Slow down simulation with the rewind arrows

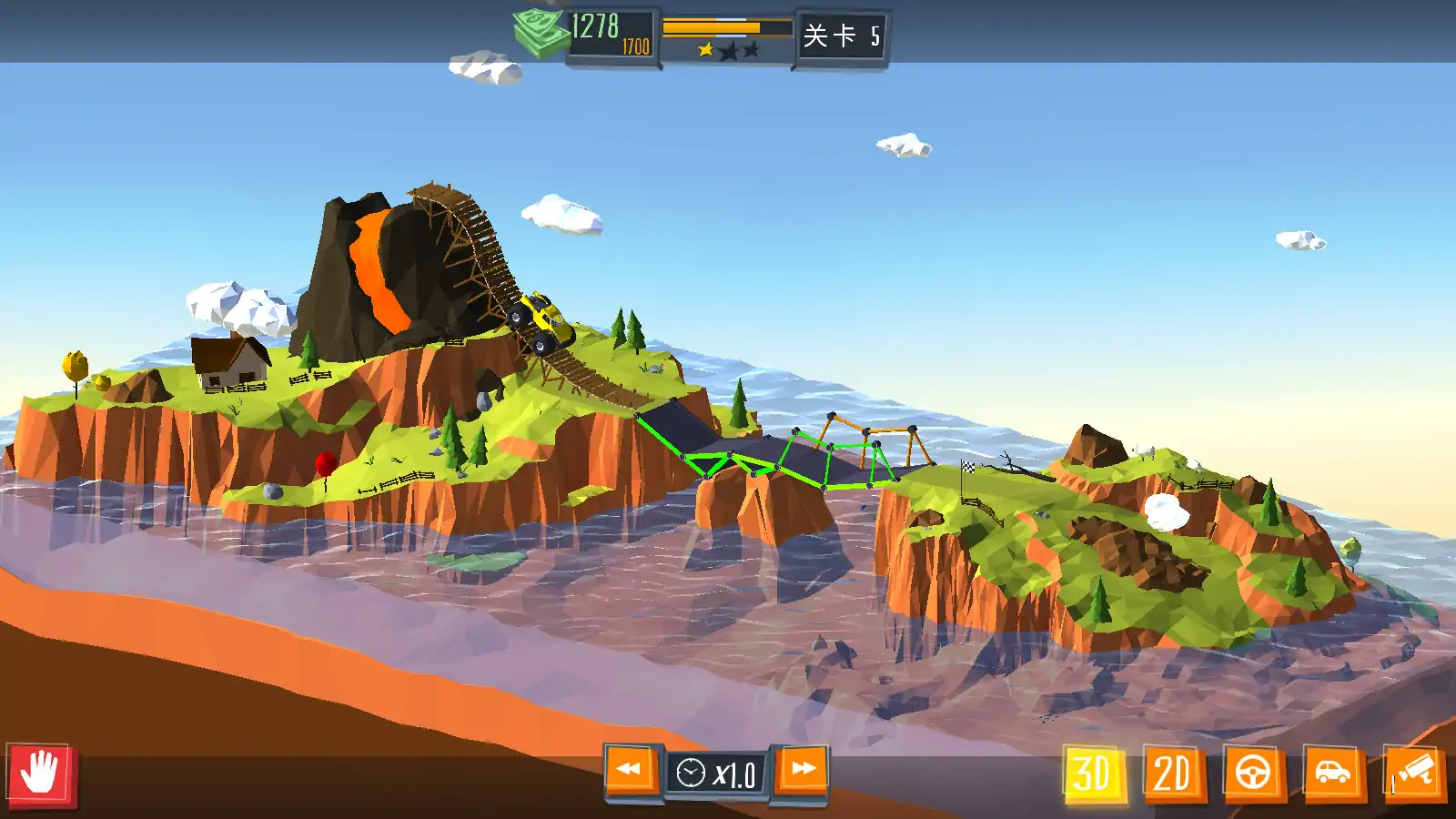click(x=630, y=770)
